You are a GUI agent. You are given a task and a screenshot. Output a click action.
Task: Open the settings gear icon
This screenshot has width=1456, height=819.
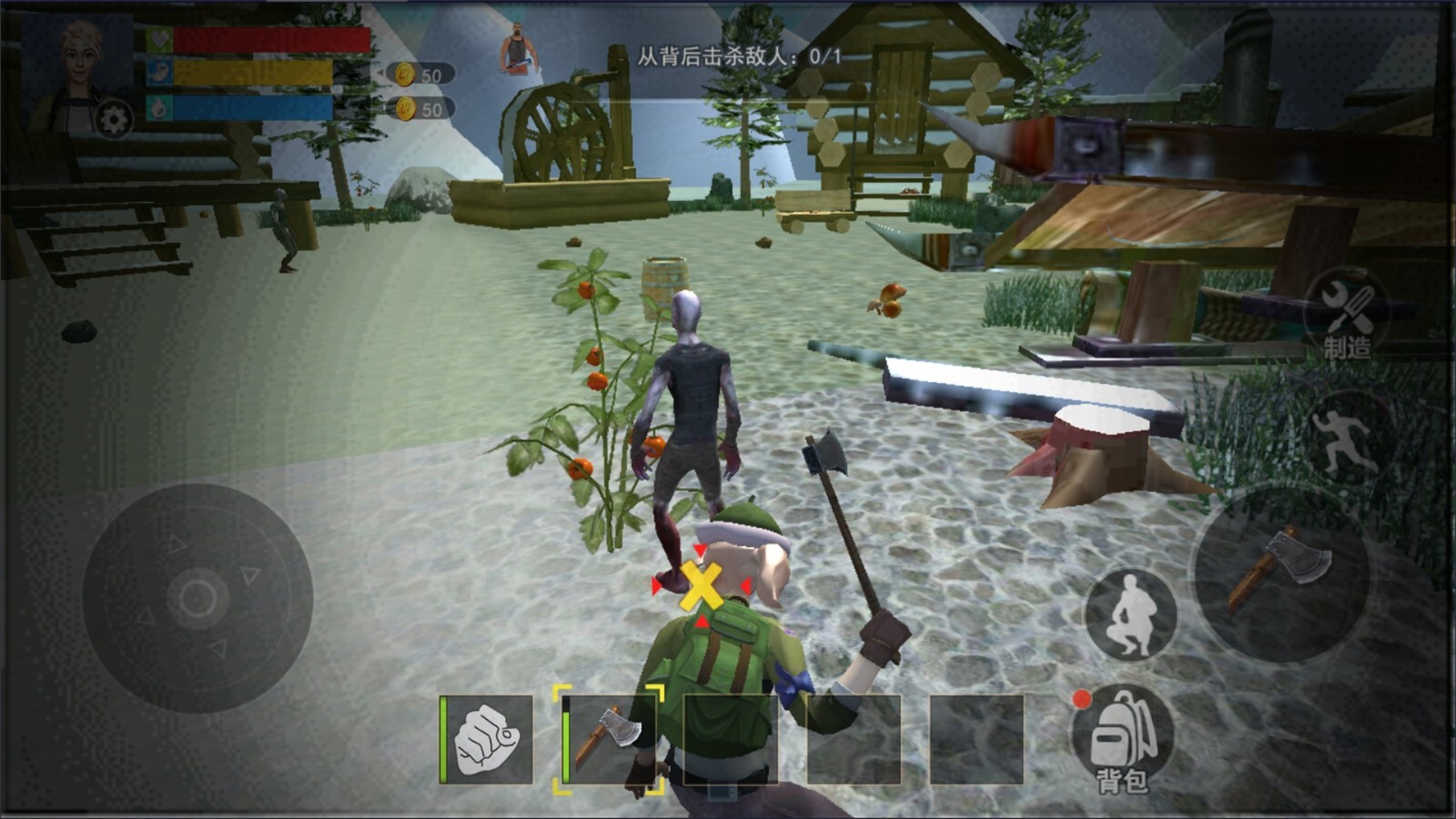tap(114, 119)
